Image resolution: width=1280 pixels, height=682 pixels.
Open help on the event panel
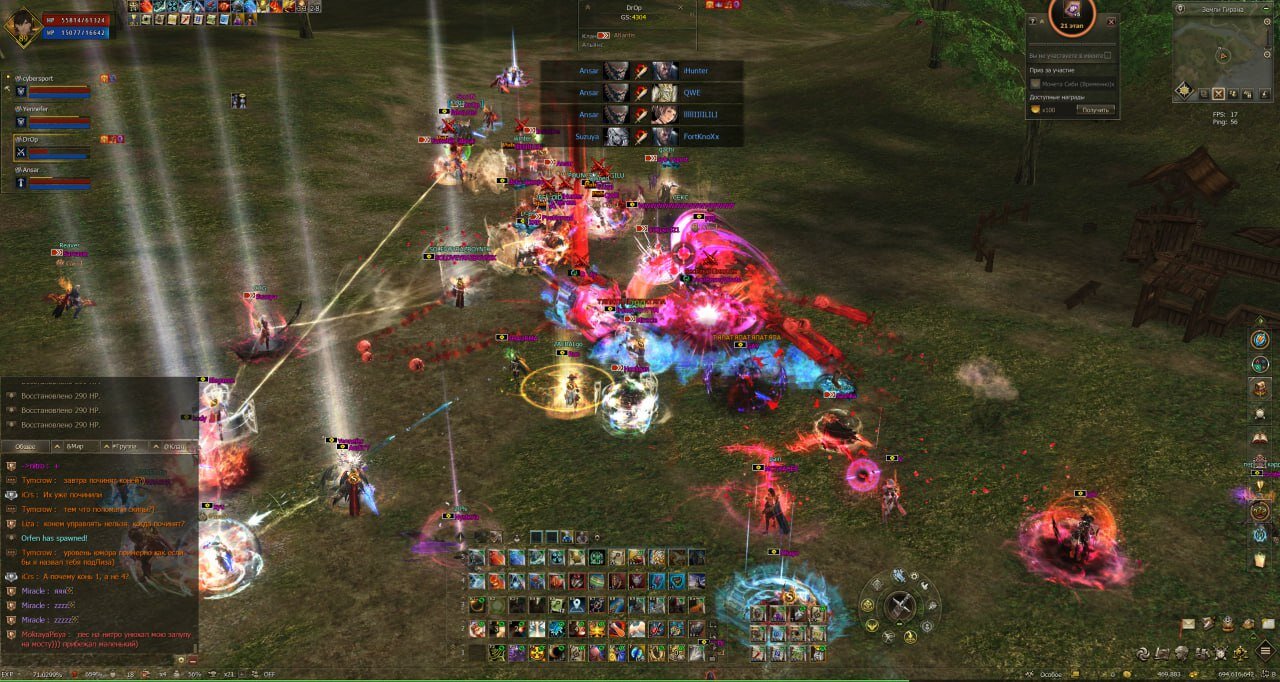[x=1034, y=21]
